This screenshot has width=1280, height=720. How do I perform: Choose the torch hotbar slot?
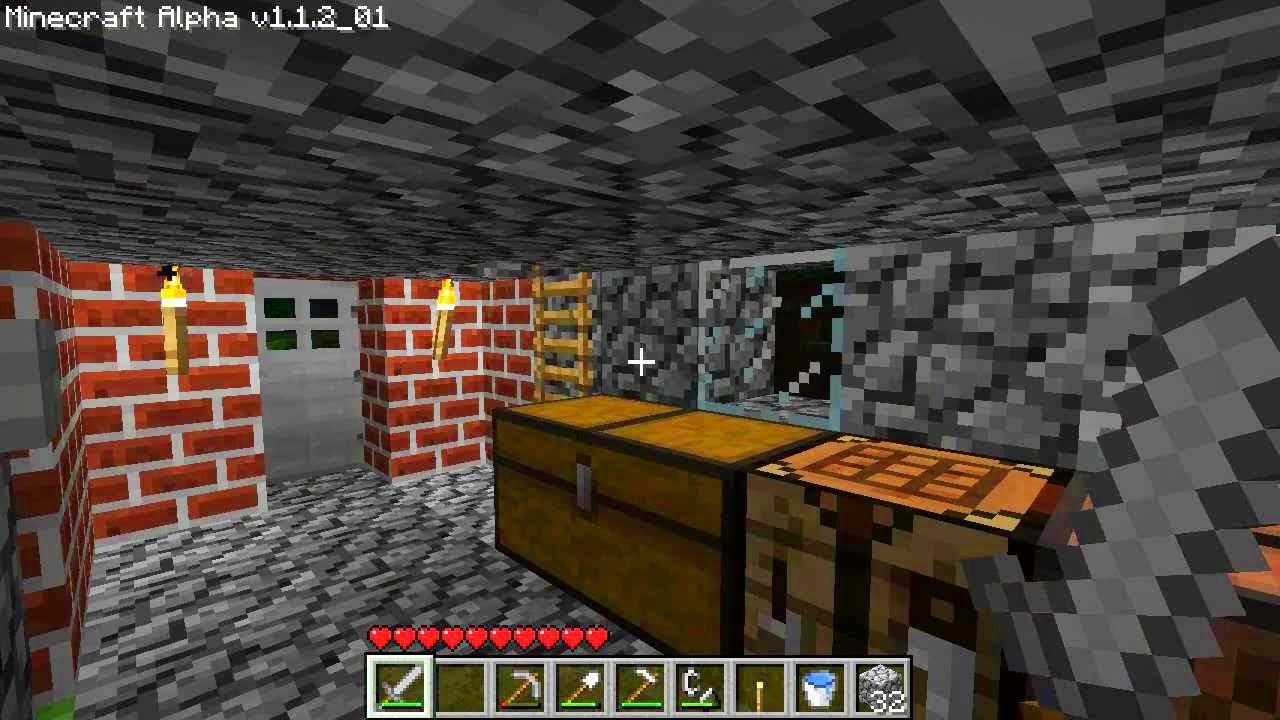(x=760, y=687)
